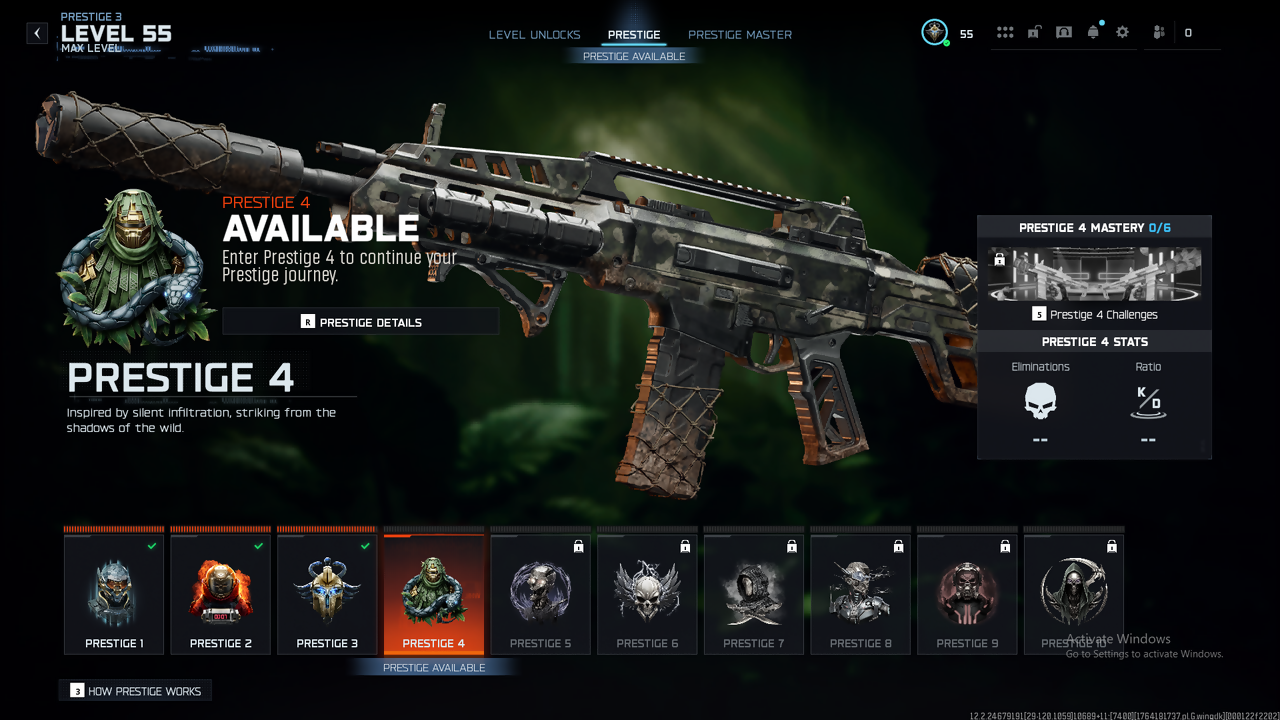Screen dimensions: 1280x720
Task: Click the player rank emblem icon
Action: point(934,32)
